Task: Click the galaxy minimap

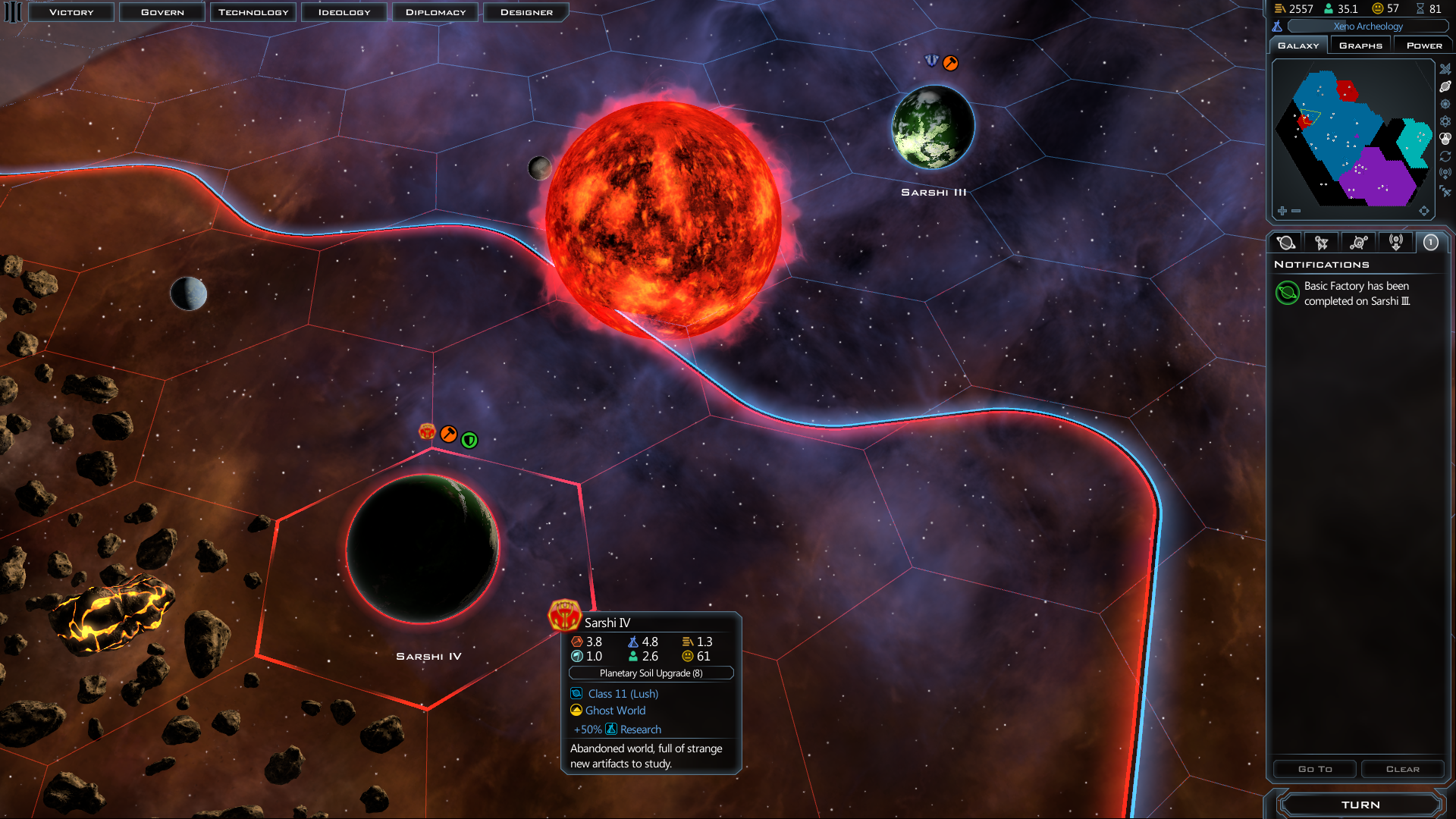Action: 1353,138
